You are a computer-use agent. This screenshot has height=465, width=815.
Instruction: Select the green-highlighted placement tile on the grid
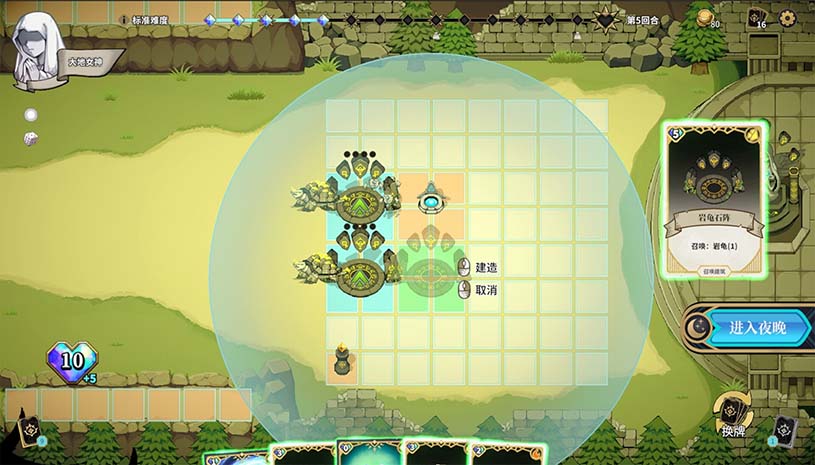pyautogui.click(x=431, y=276)
